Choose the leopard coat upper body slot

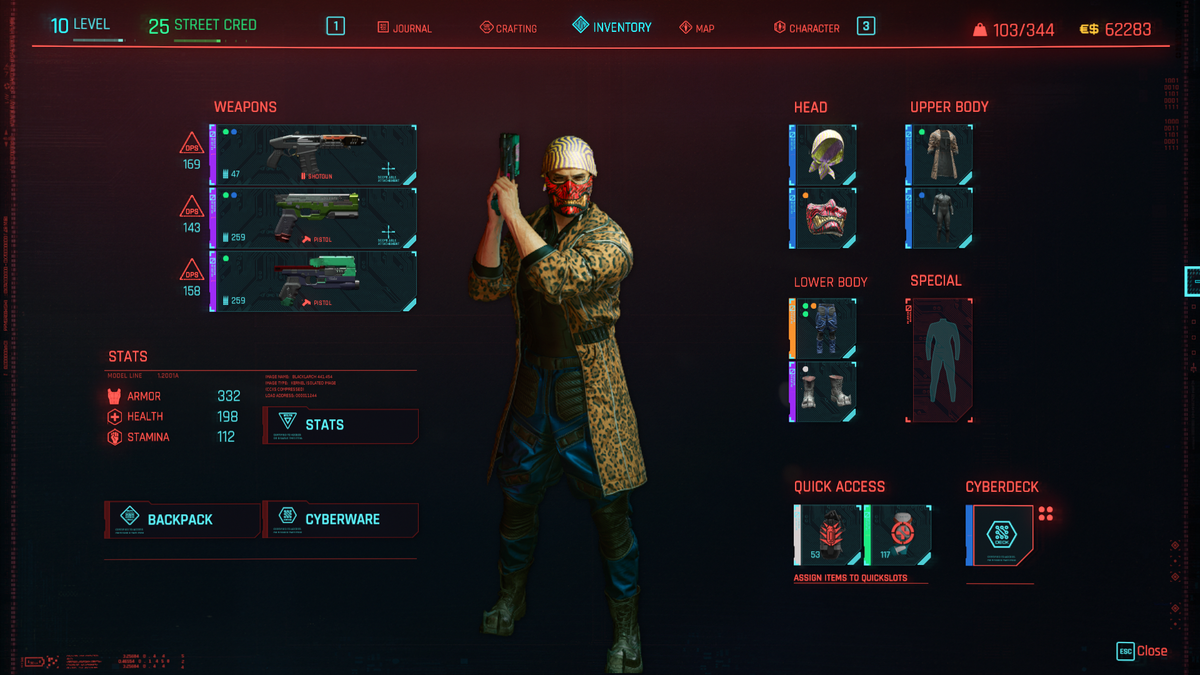coord(940,155)
